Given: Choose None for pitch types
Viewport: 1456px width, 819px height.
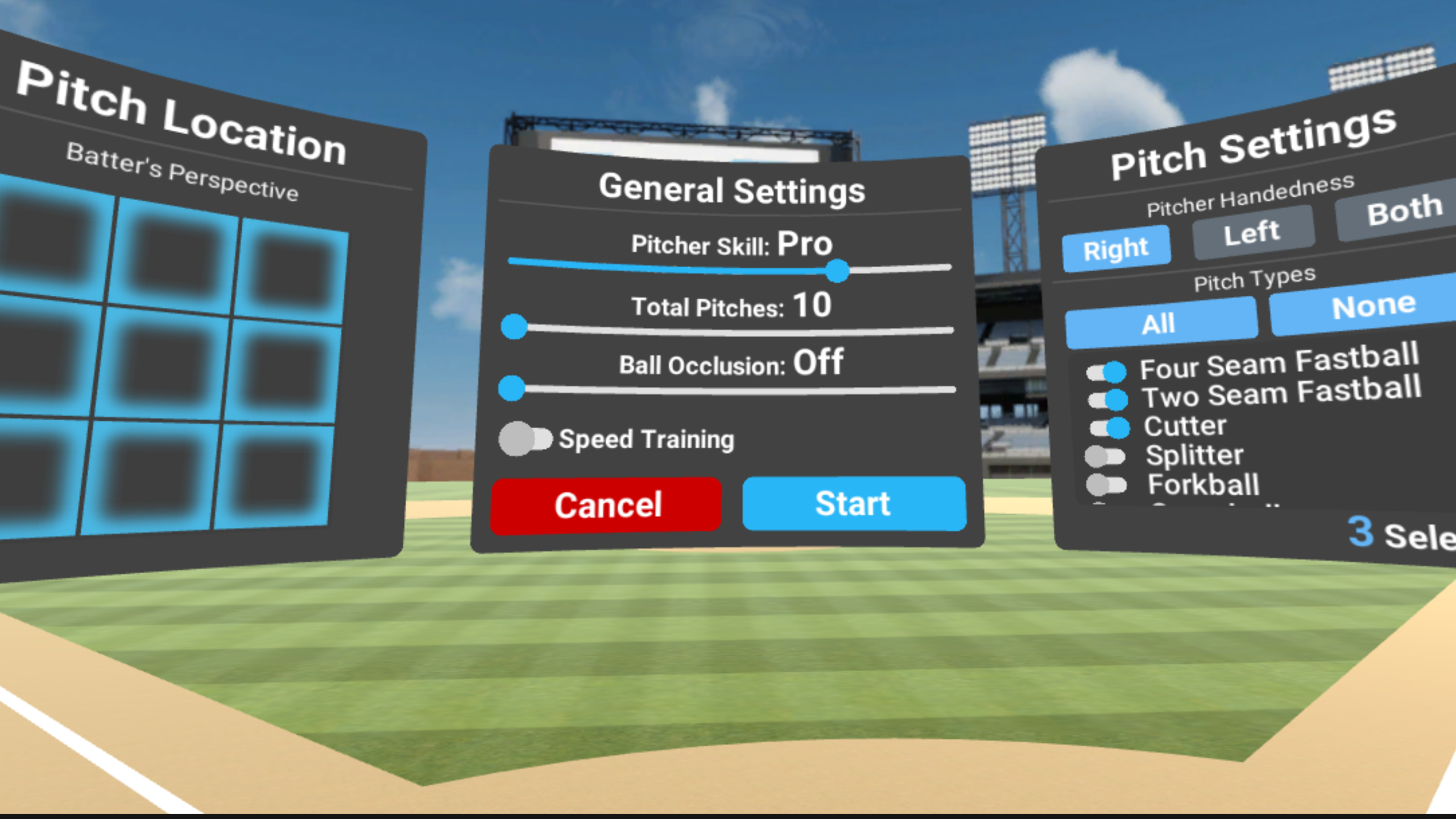Looking at the screenshot, I should point(1372,306).
